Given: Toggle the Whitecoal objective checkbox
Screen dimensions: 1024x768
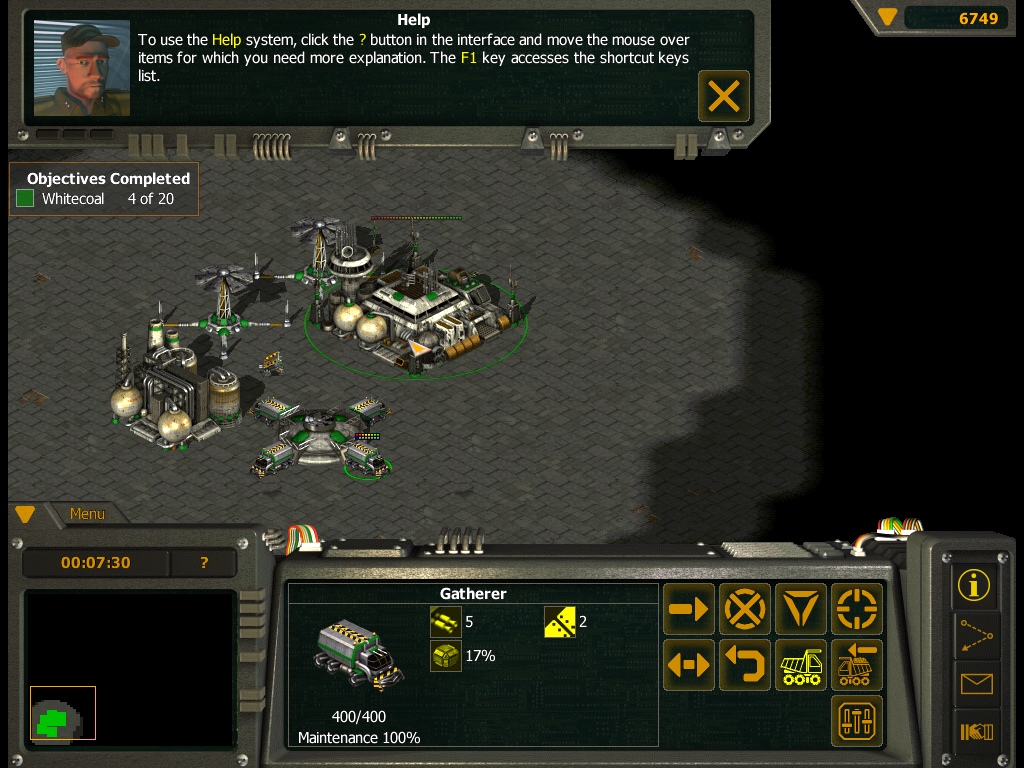Looking at the screenshot, I should pyautogui.click(x=25, y=199).
